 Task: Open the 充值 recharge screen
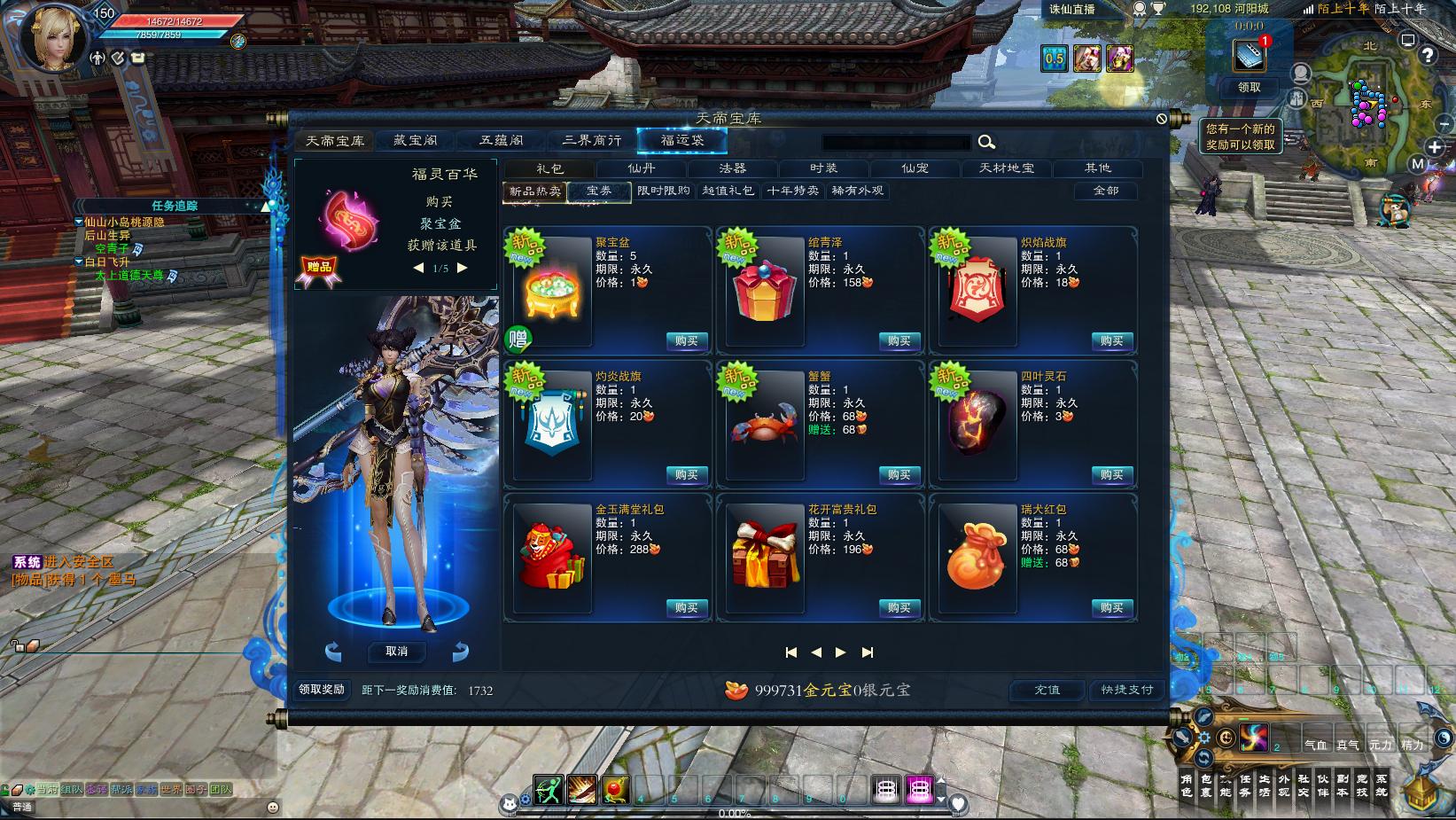pyautogui.click(x=1047, y=690)
